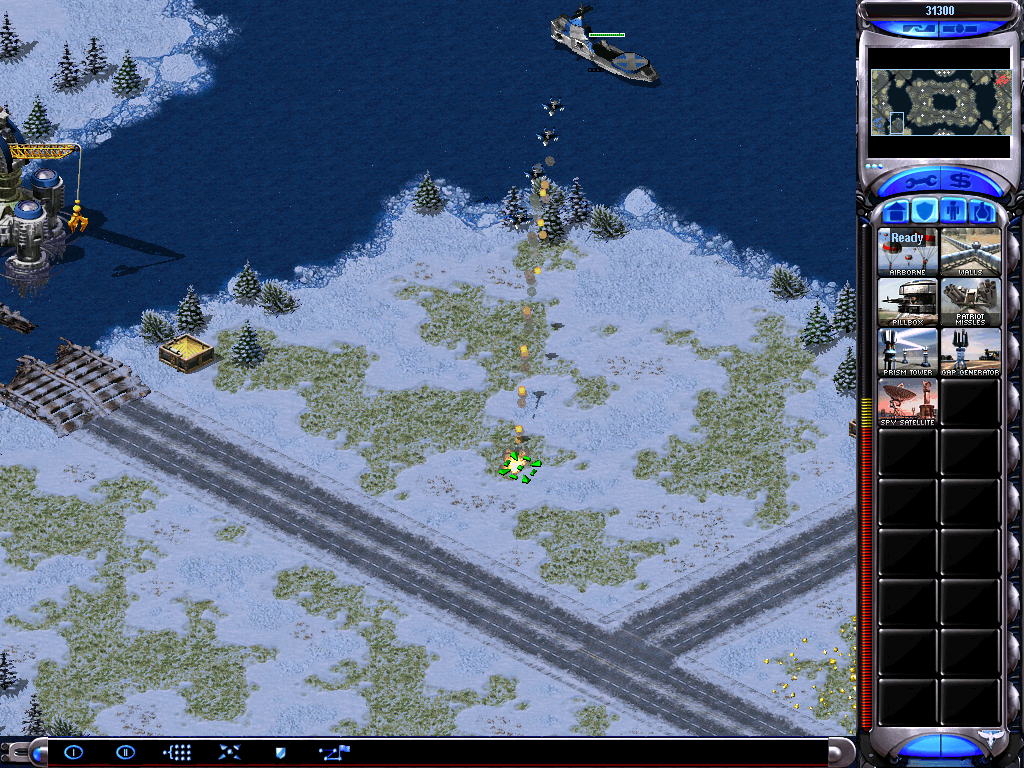Select the Spy Satellite build icon
The width and height of the screenshot is (1024, 768).
pyautogui.click(x=908, y=402)
